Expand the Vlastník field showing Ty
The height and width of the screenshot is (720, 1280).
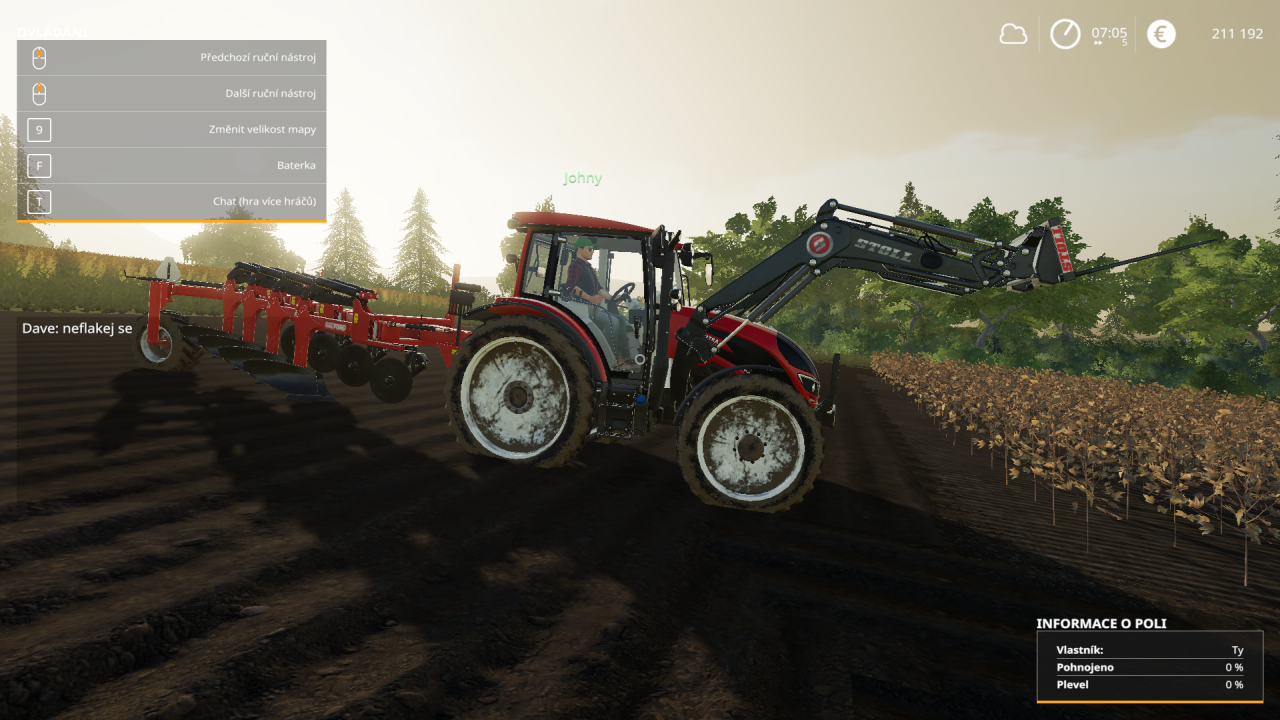[1148, 649]
